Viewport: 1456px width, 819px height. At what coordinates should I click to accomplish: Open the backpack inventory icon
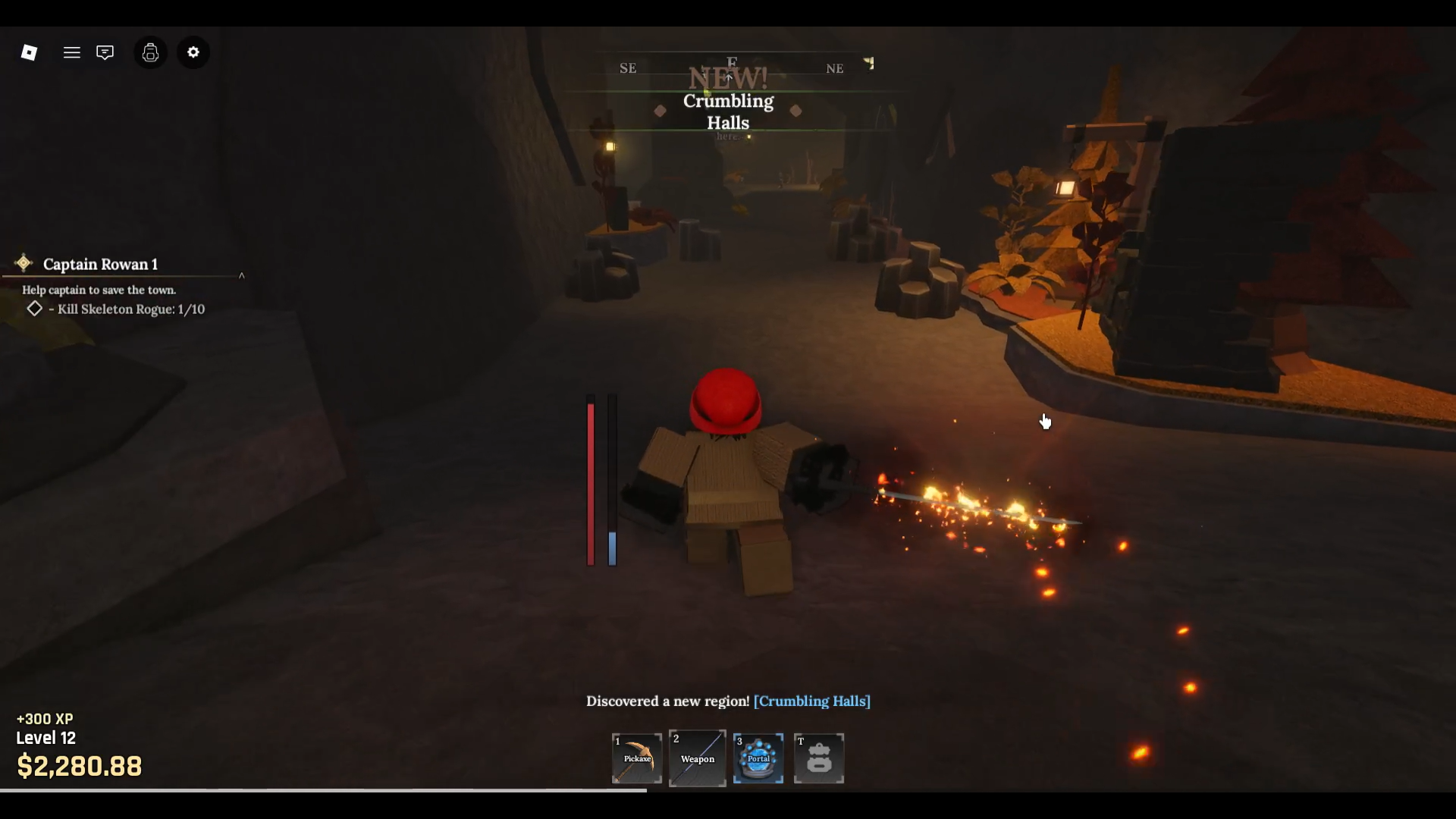pos(150,52)
